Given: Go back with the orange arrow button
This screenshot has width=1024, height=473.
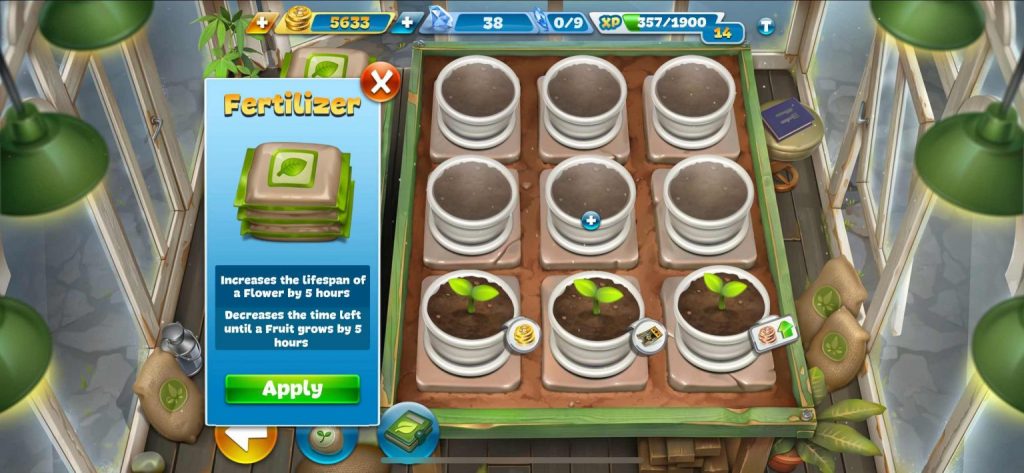Looking at the screenshot, I should coord(245,440).
